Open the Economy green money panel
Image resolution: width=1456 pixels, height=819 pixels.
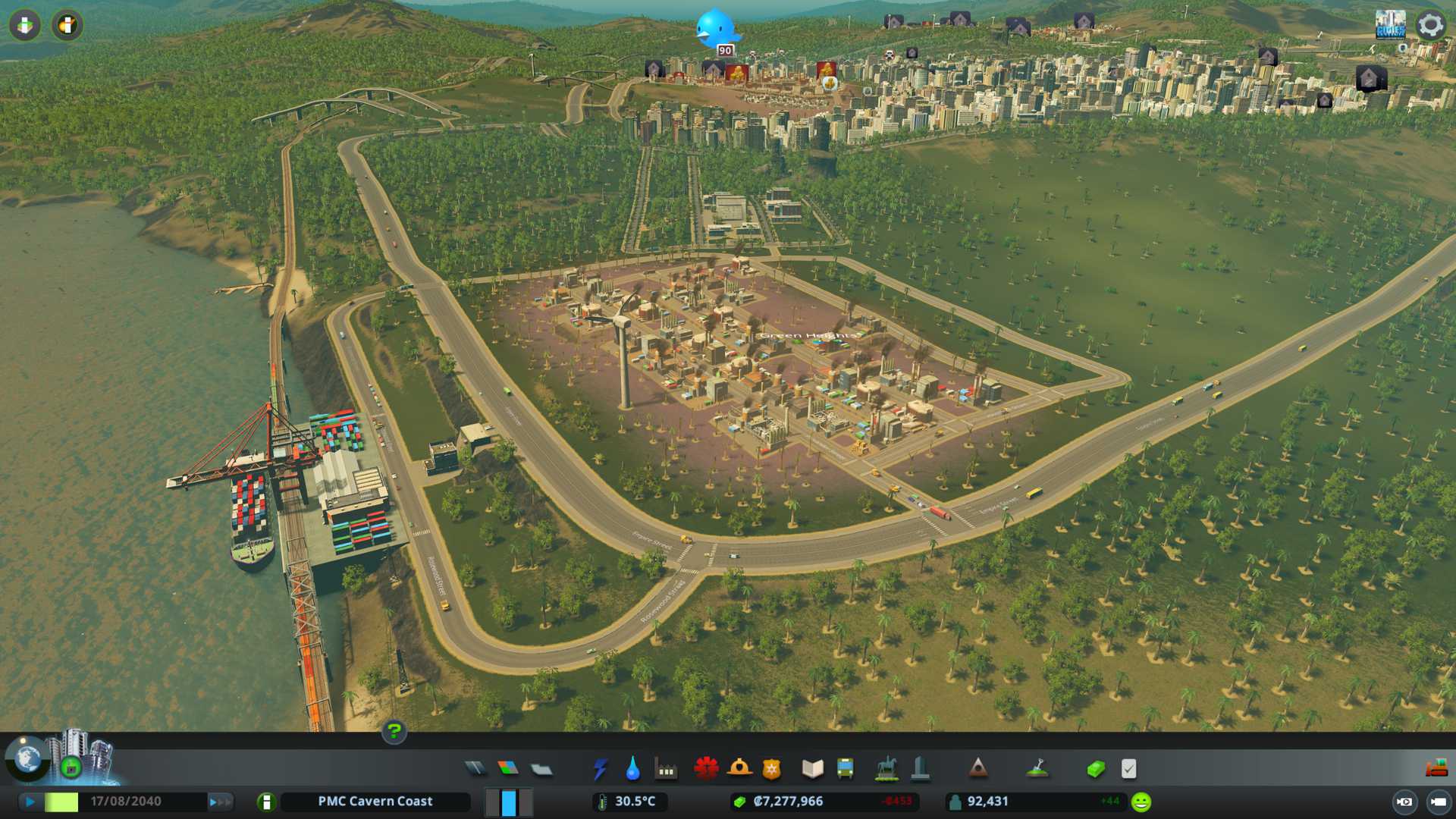[x=1096, y=769]
